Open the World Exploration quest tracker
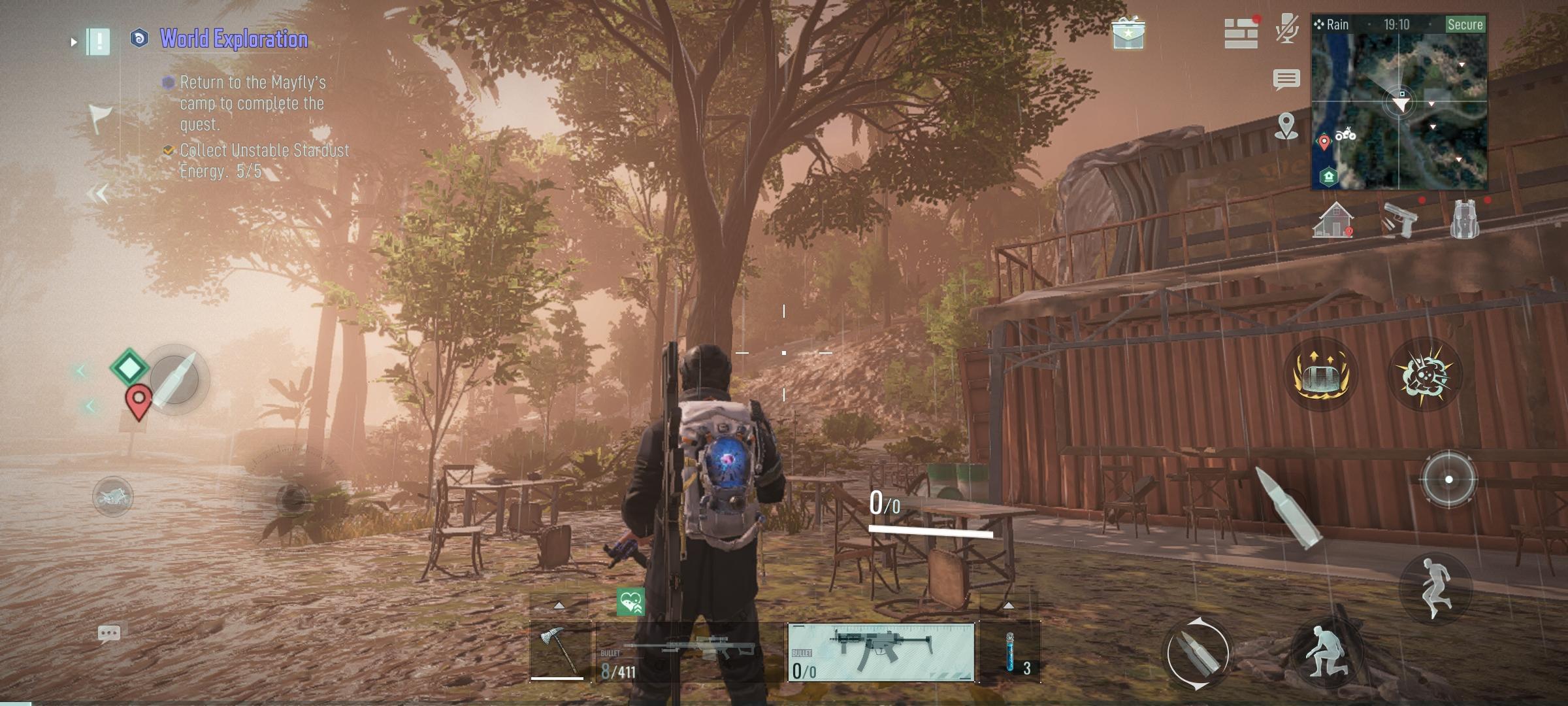 tap(233, 39)
